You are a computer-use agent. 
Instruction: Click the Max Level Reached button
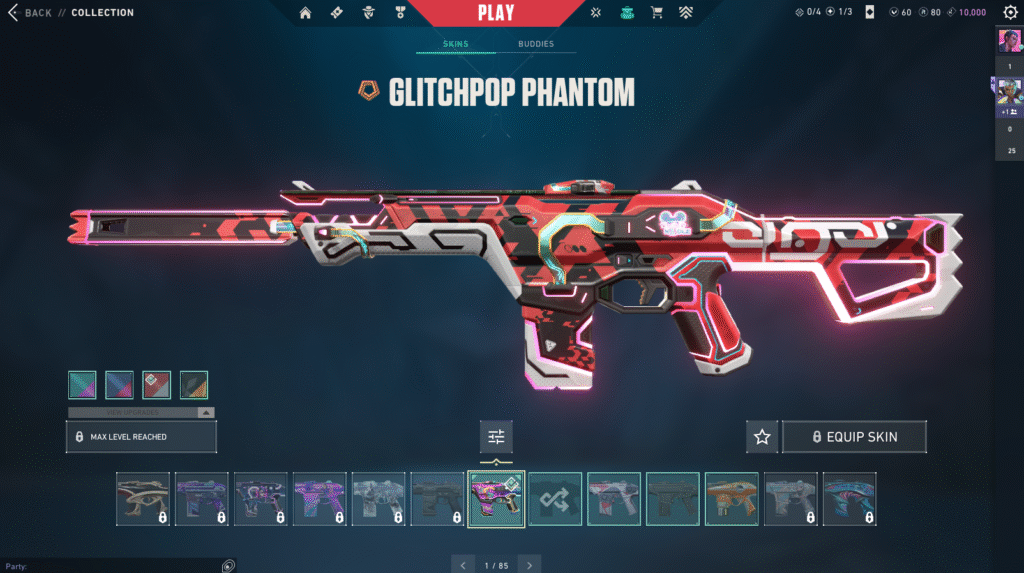(x=141, y=437)
